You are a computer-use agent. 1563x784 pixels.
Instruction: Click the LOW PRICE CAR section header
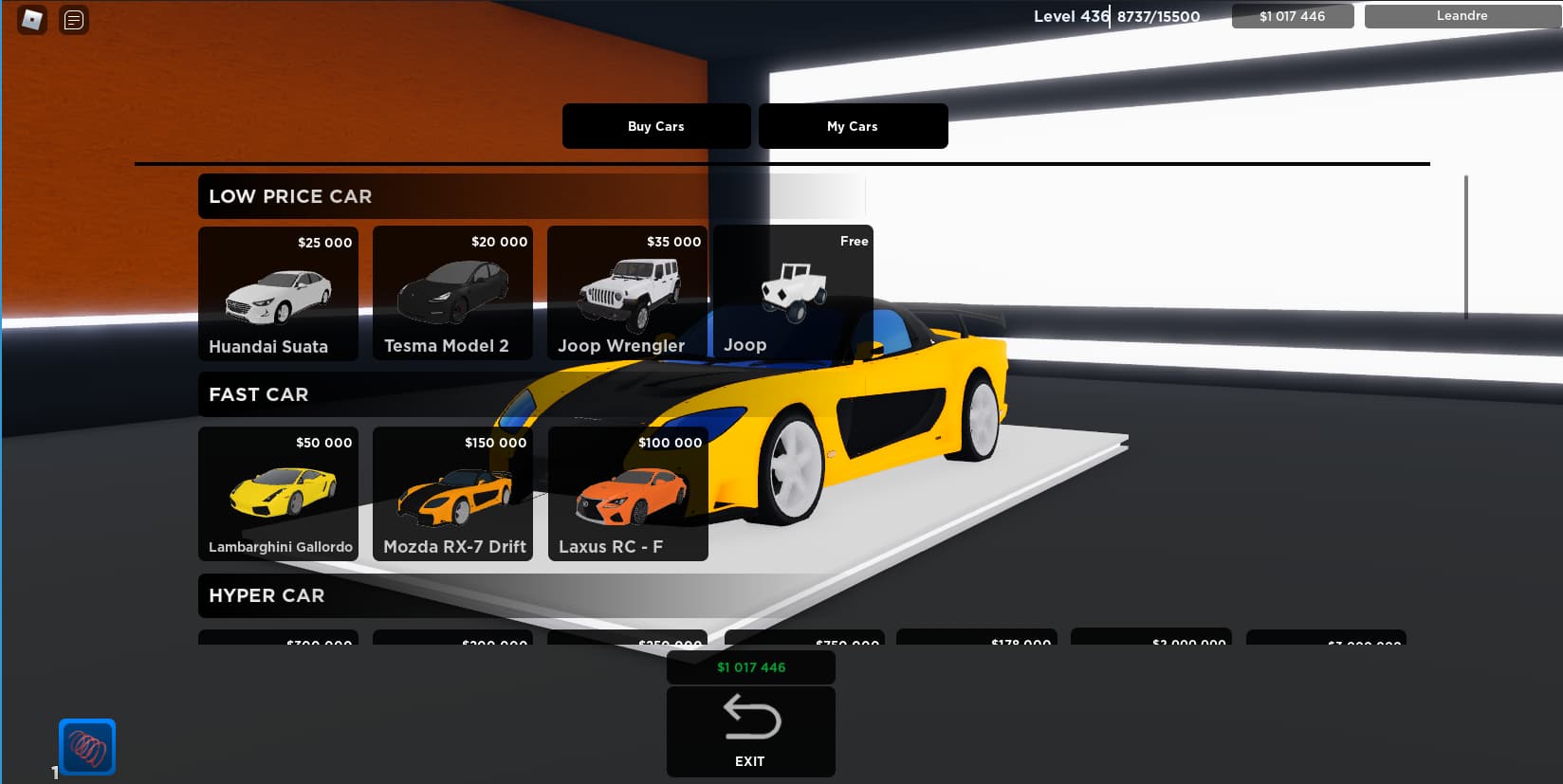(290, 196)
